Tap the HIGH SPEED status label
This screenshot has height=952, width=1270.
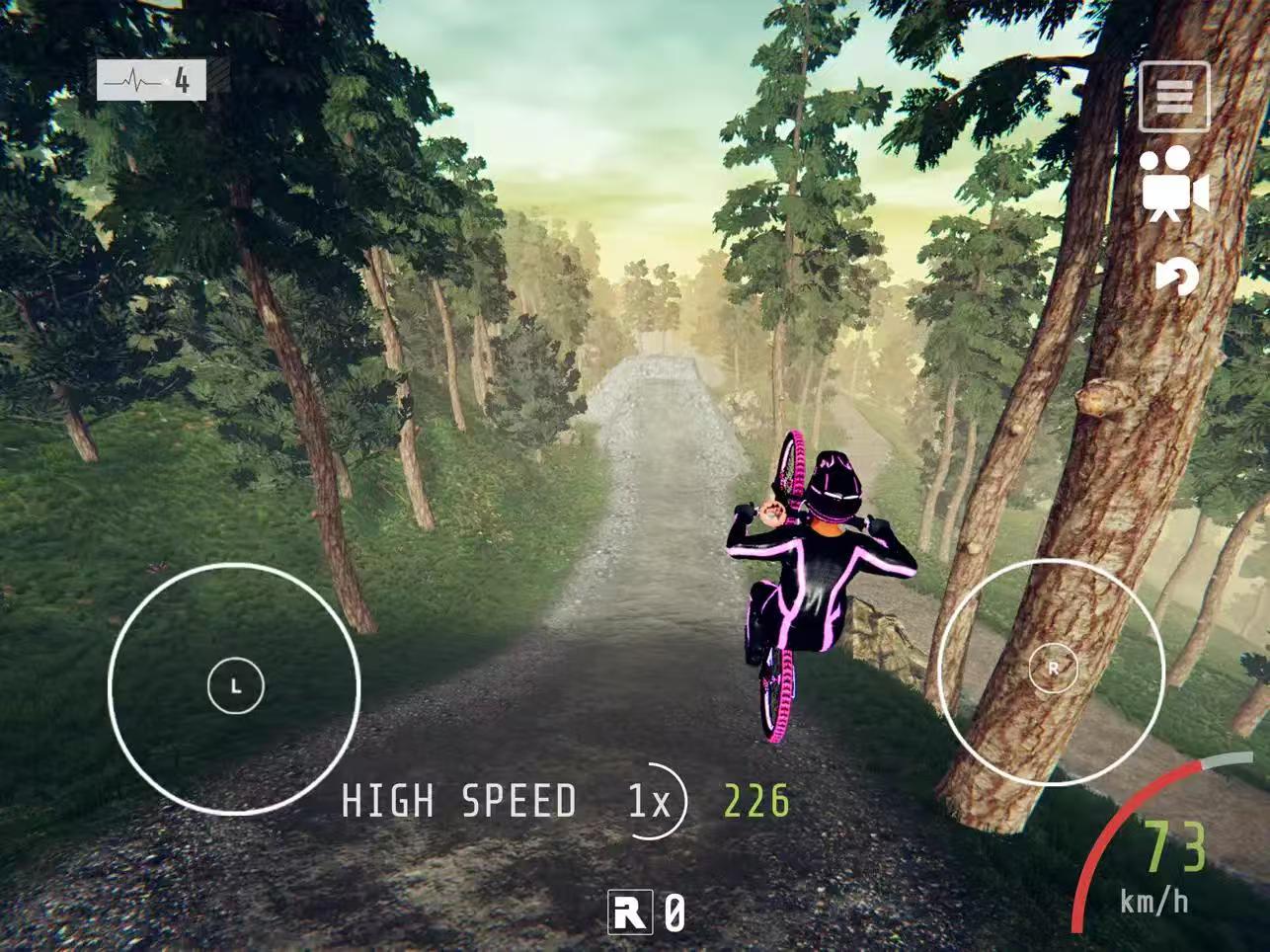[458, 802]
